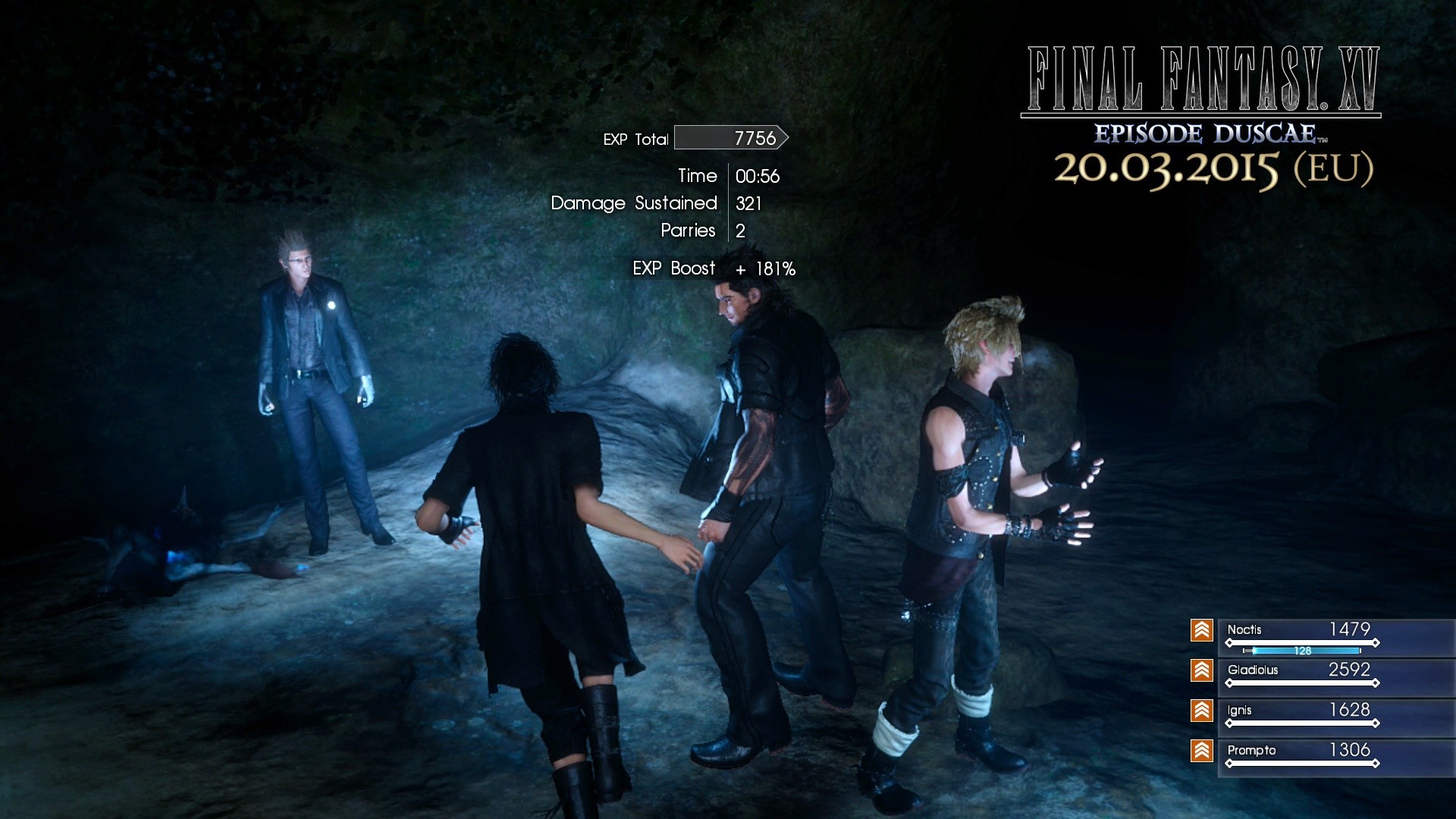Click Ignis's orange chevron badge
The width and height of the screenshot is (1456, 819).
click(1202, 711)
